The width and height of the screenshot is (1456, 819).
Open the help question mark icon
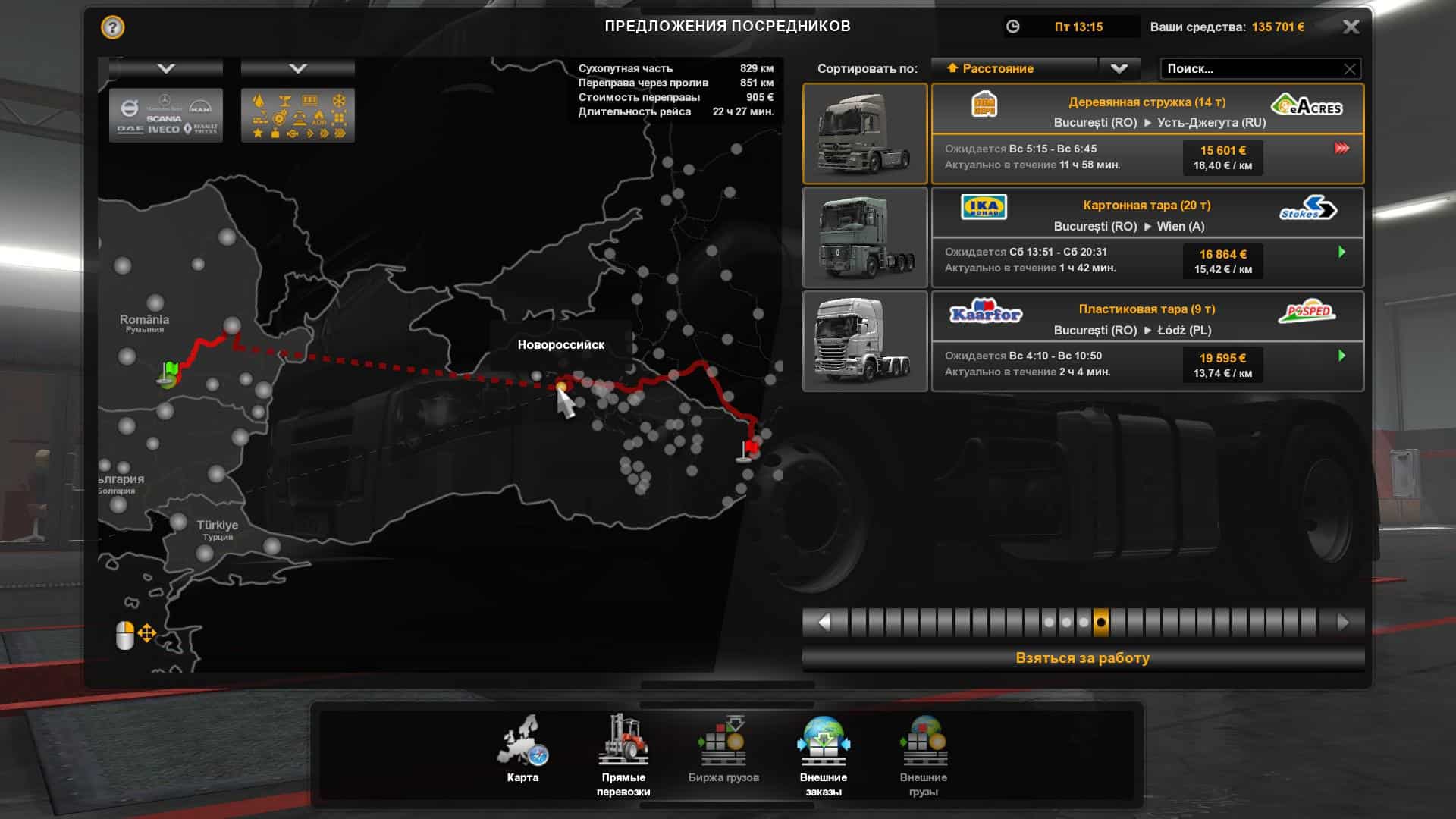(x=112, y=27)
